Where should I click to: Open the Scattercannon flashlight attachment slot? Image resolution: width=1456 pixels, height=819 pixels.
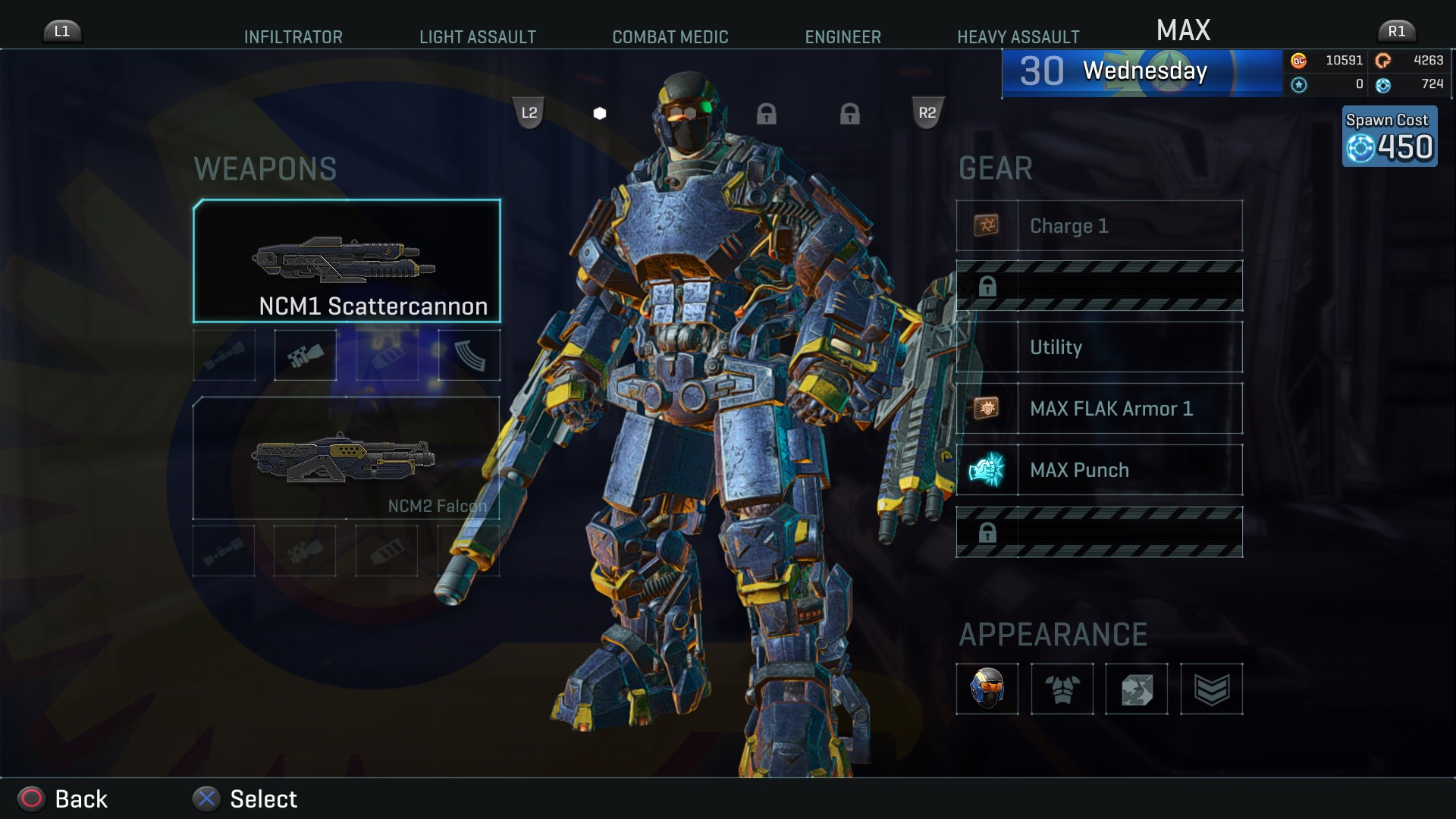pos(305,355)
